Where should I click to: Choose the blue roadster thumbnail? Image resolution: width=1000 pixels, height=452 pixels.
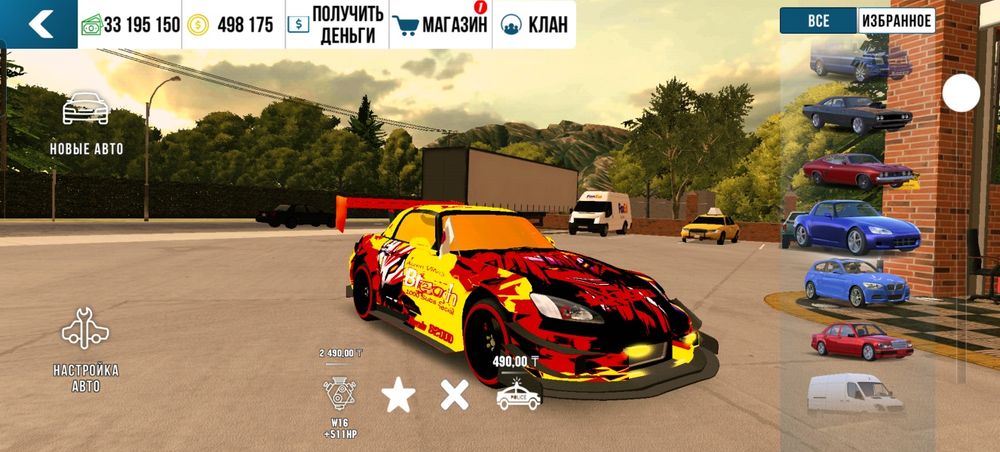coord(850,226)
